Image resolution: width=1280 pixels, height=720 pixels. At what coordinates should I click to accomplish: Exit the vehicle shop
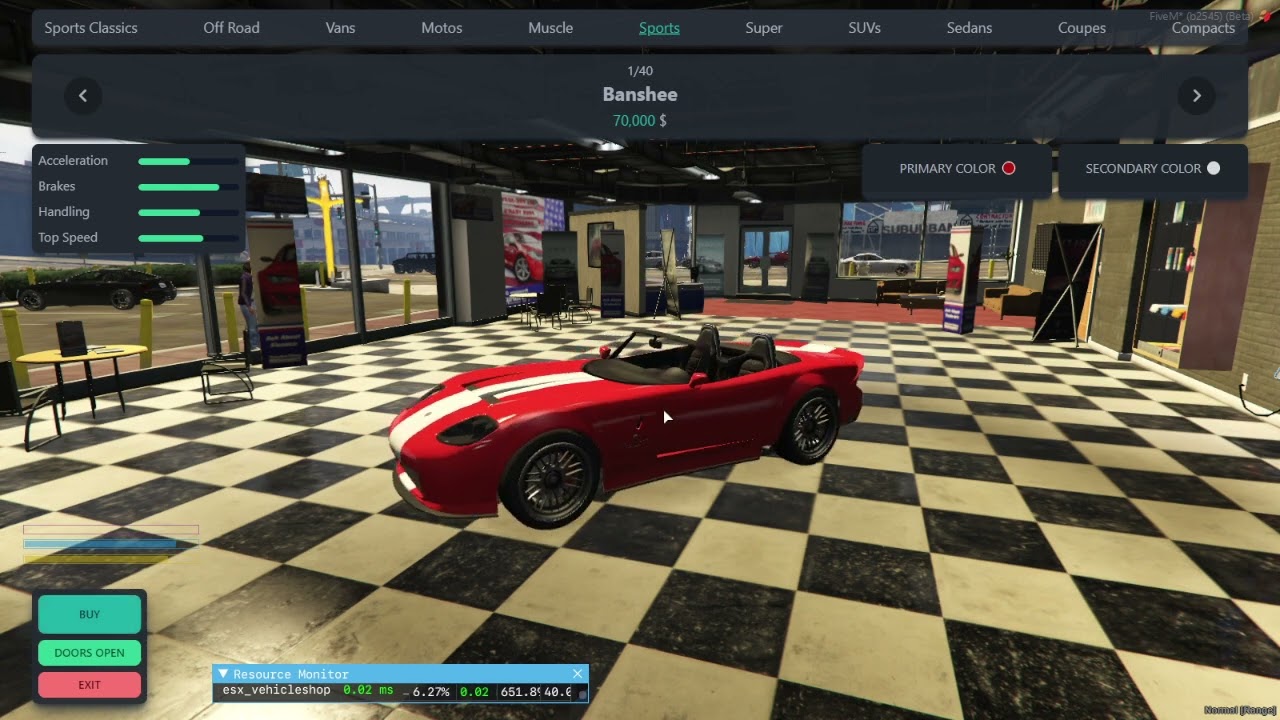click(89, 685)
